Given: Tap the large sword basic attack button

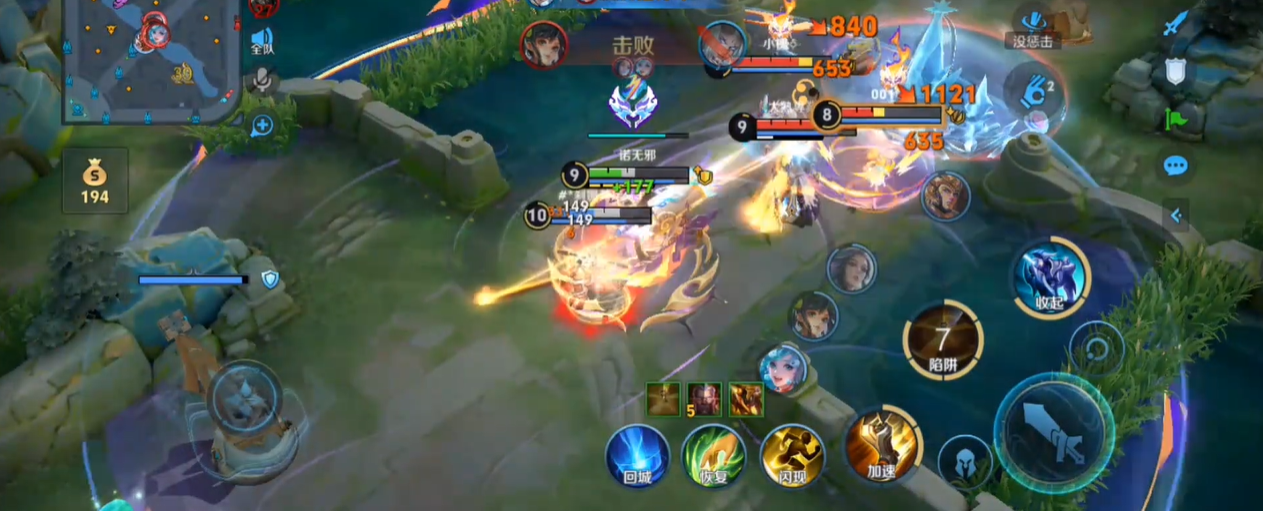Looking at the screenshot, I should coord(1054,432).
